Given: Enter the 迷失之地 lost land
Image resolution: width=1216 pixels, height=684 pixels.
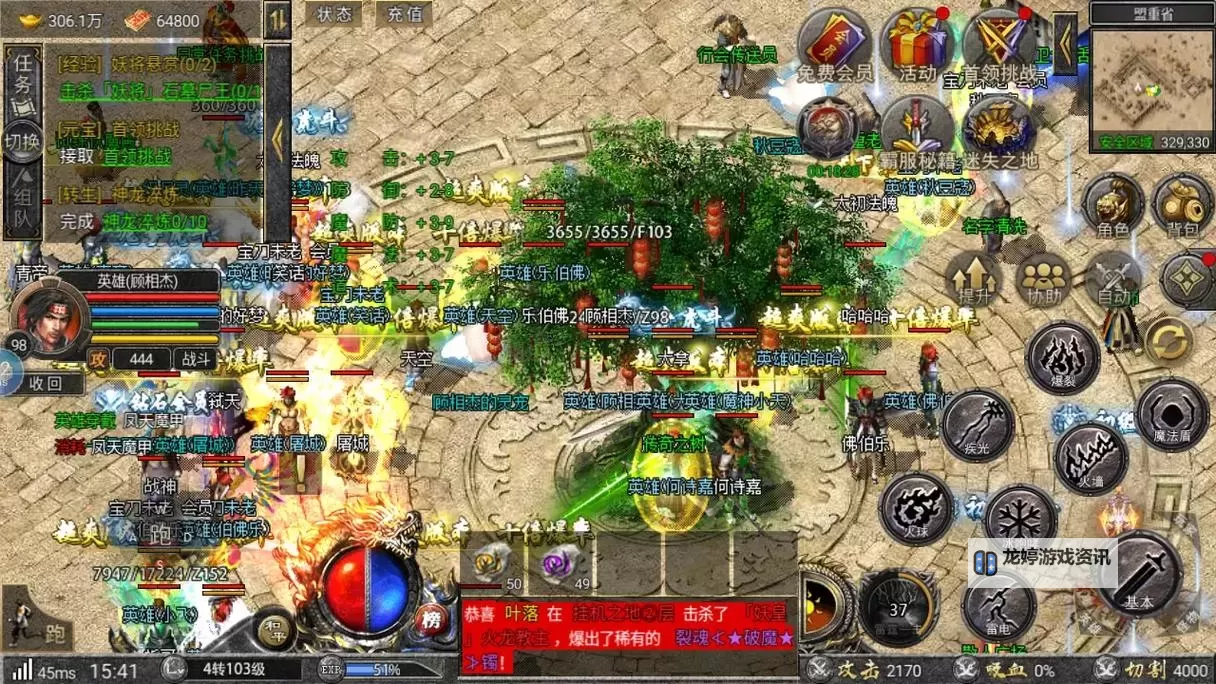Looking at the screenshot, I should coord(999,130).
